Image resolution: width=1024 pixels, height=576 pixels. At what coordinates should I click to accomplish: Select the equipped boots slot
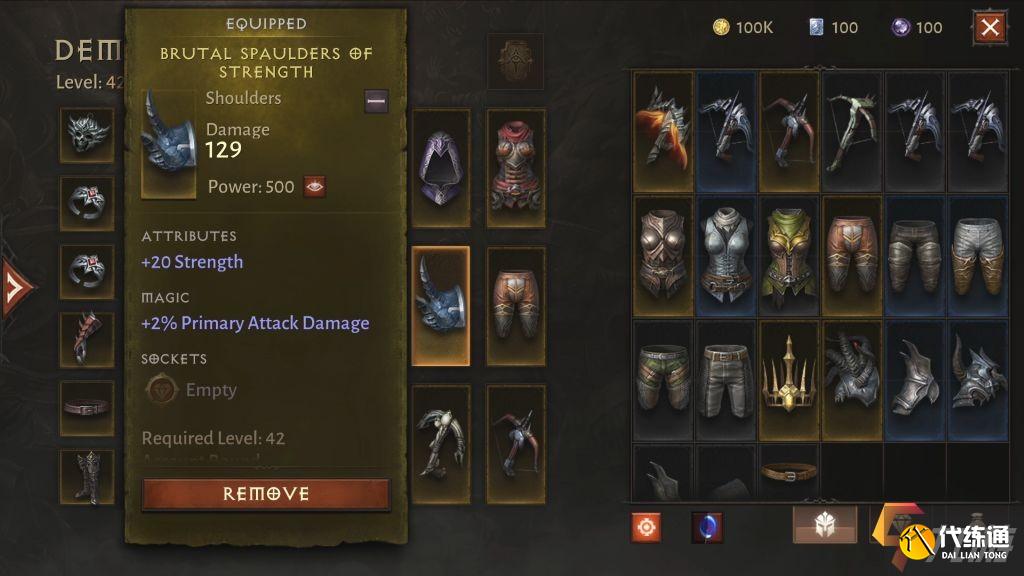(x=86, y=476)
